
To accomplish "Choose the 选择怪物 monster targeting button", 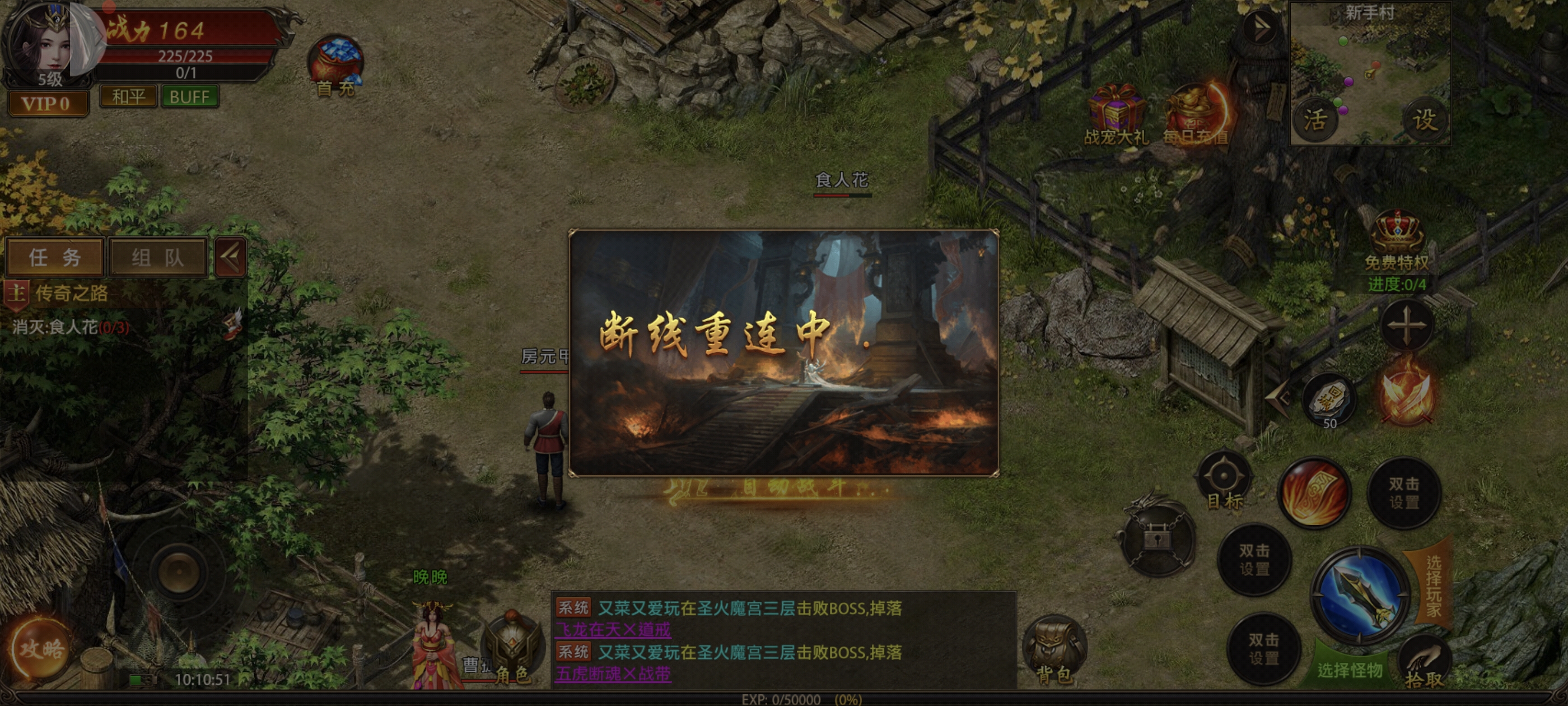I will pos(1349,669).
